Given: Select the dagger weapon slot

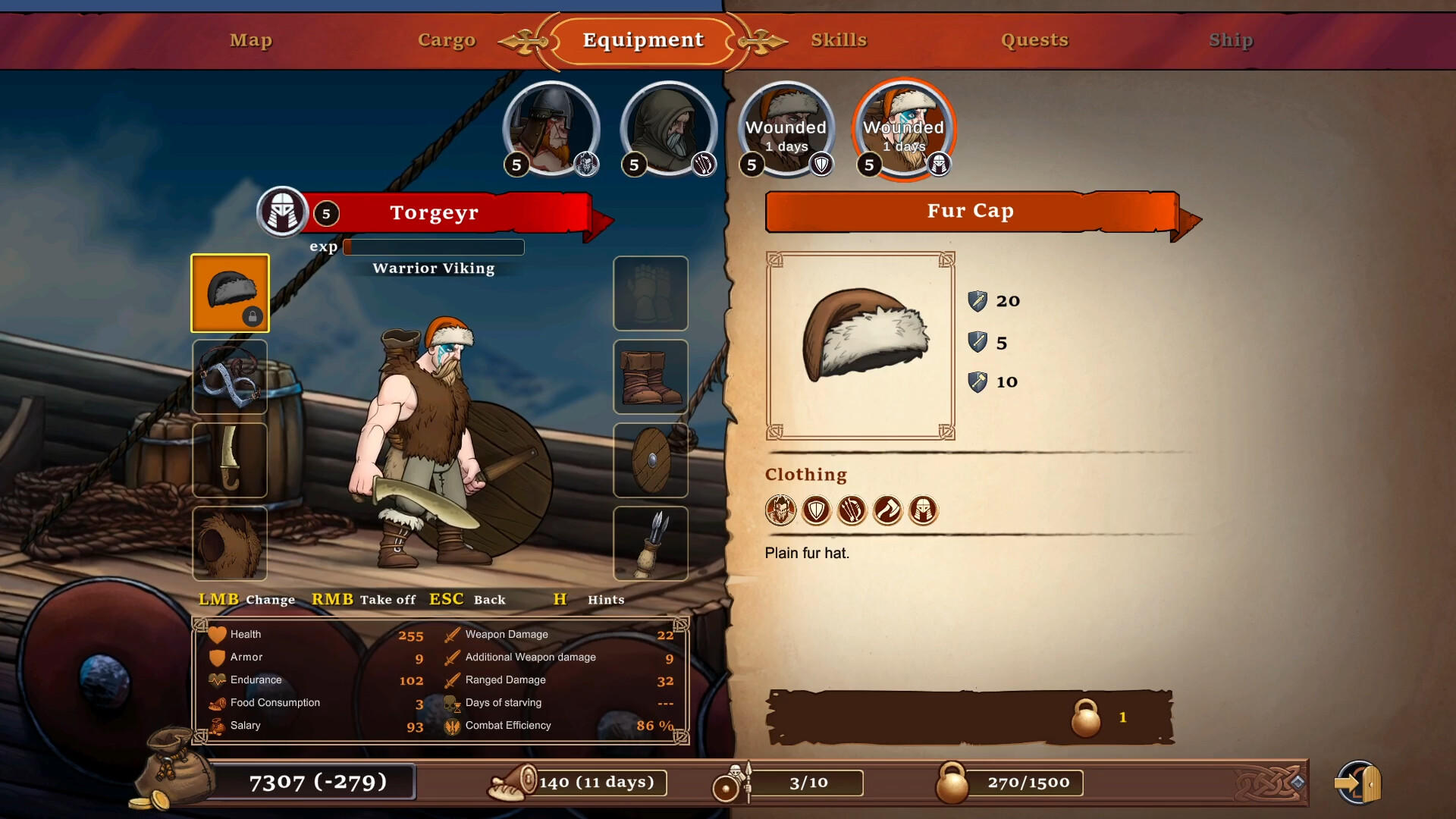Looking at the screenshot, I should (230, 460).
